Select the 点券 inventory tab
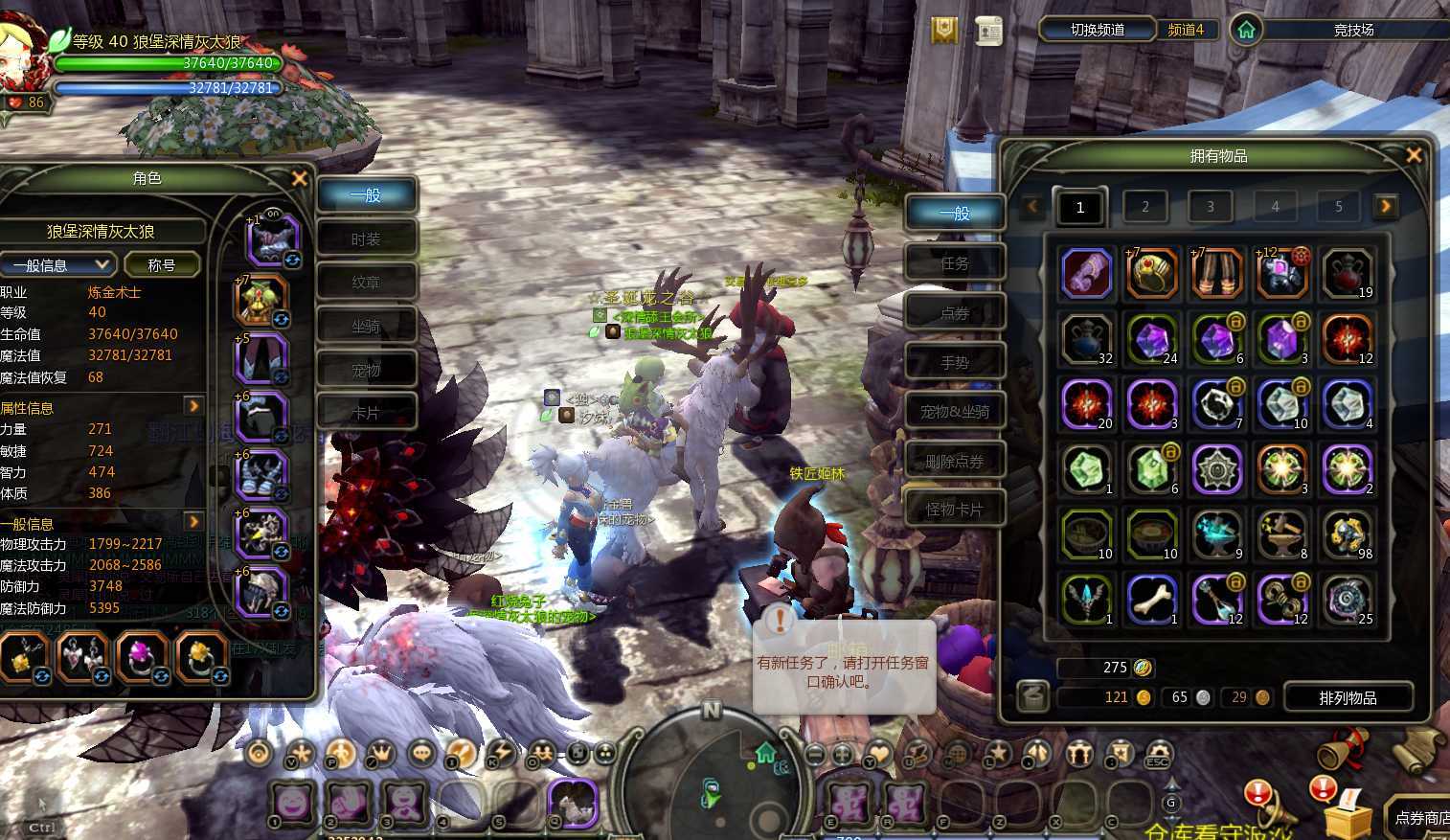 coord(955,312)
